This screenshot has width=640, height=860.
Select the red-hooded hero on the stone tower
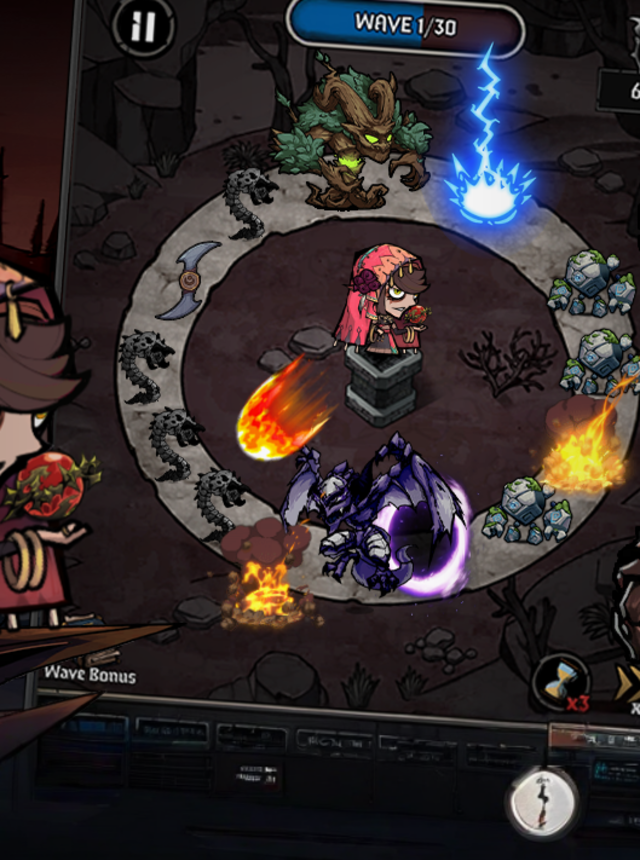click(x=383, y=306)
